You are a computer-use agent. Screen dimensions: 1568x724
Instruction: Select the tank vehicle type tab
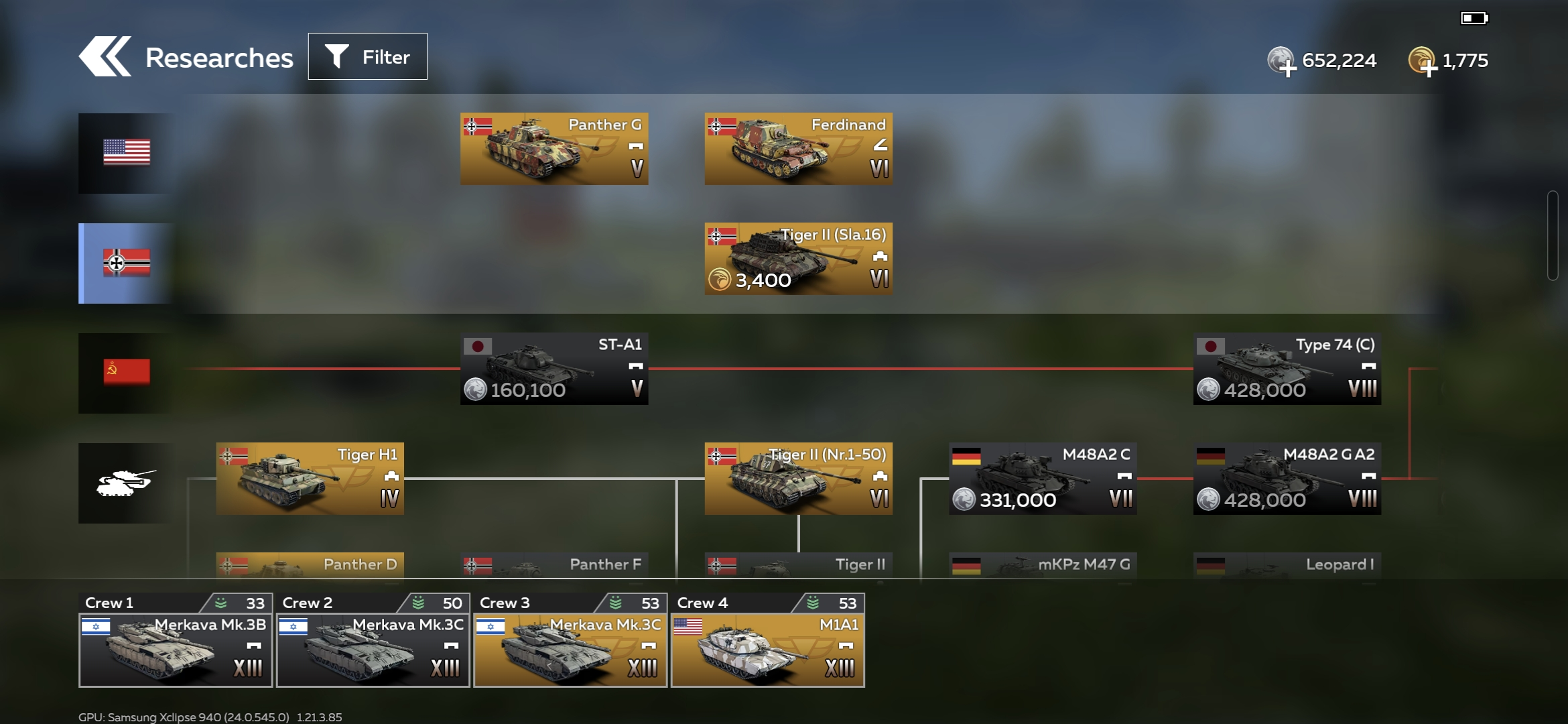pyautogui.click(x=126, y=483)
